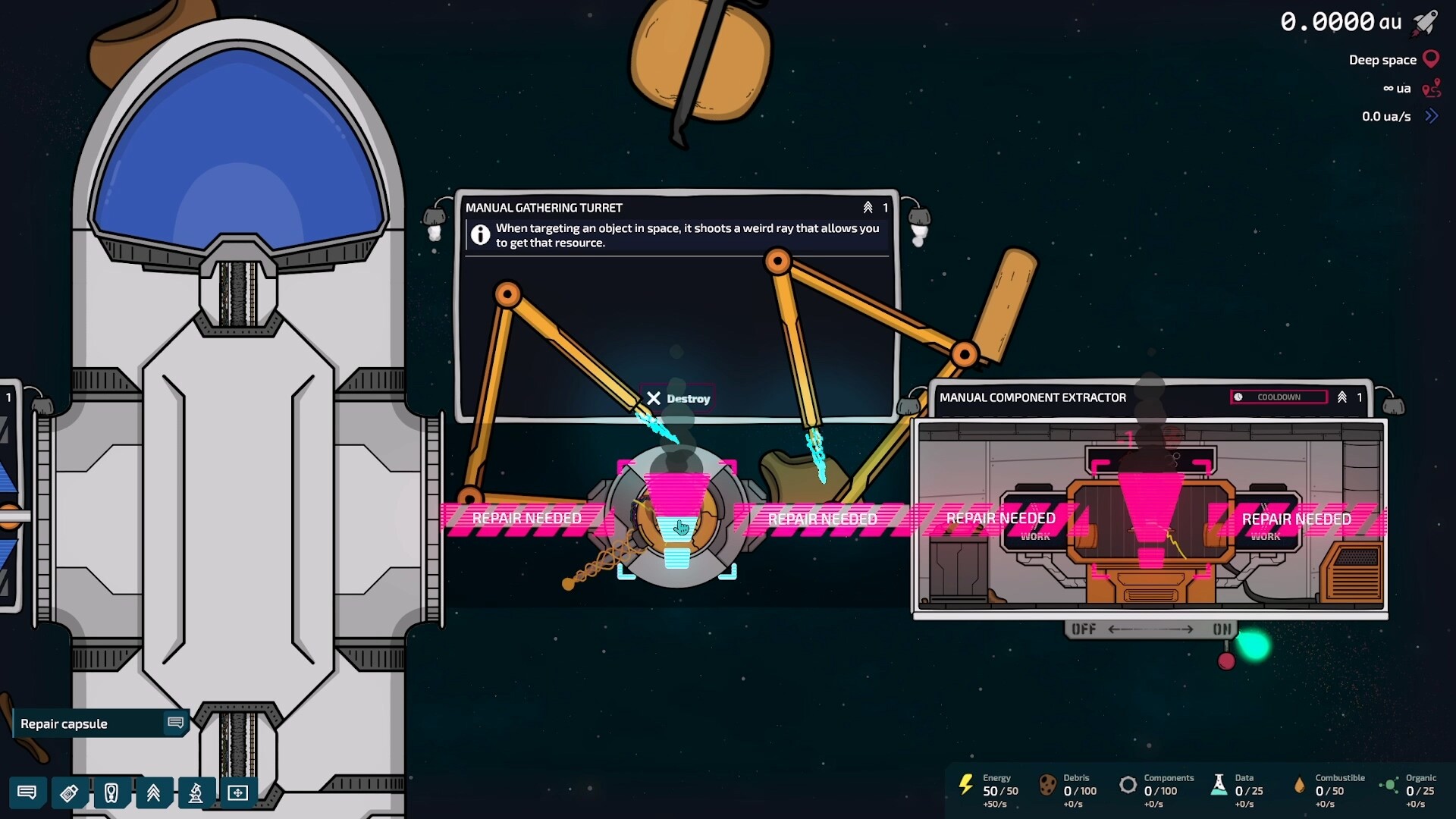Click the Repair capsule label
This screenshot has height=819, width=1456.
coord(65,723)
